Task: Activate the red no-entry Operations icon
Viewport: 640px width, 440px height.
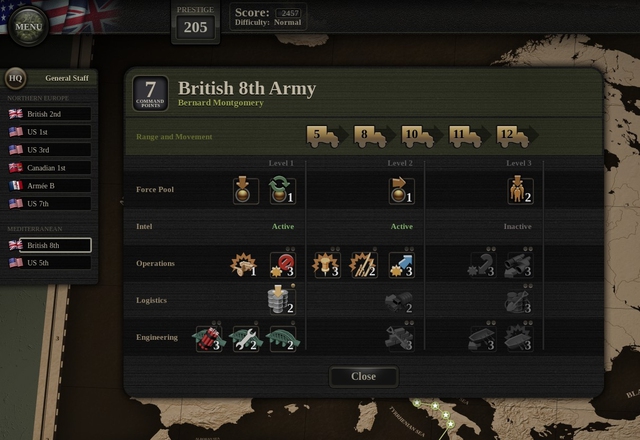Action: click(x=282, y=265)
